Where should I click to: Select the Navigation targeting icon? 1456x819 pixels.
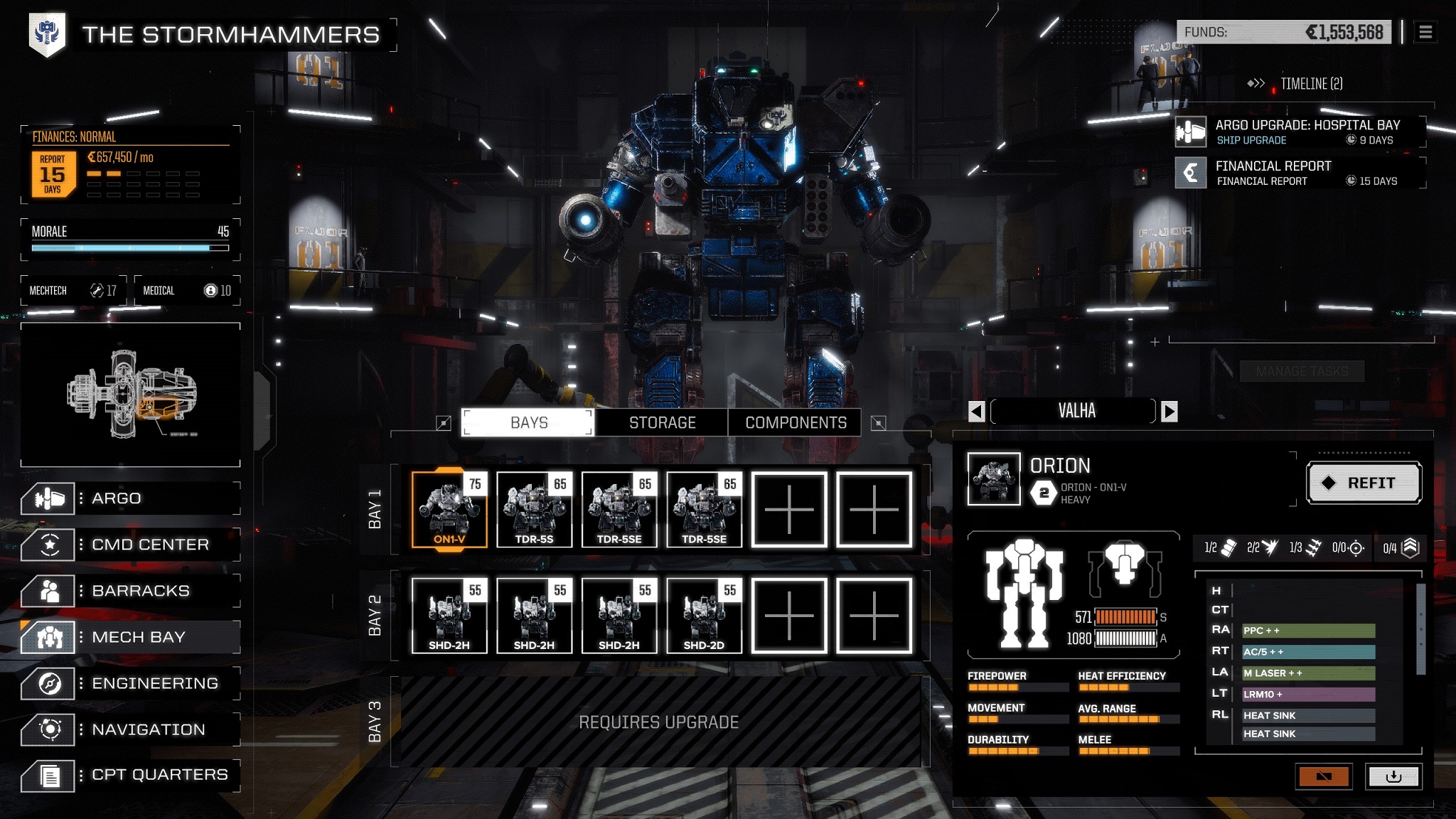pos(50,729)
